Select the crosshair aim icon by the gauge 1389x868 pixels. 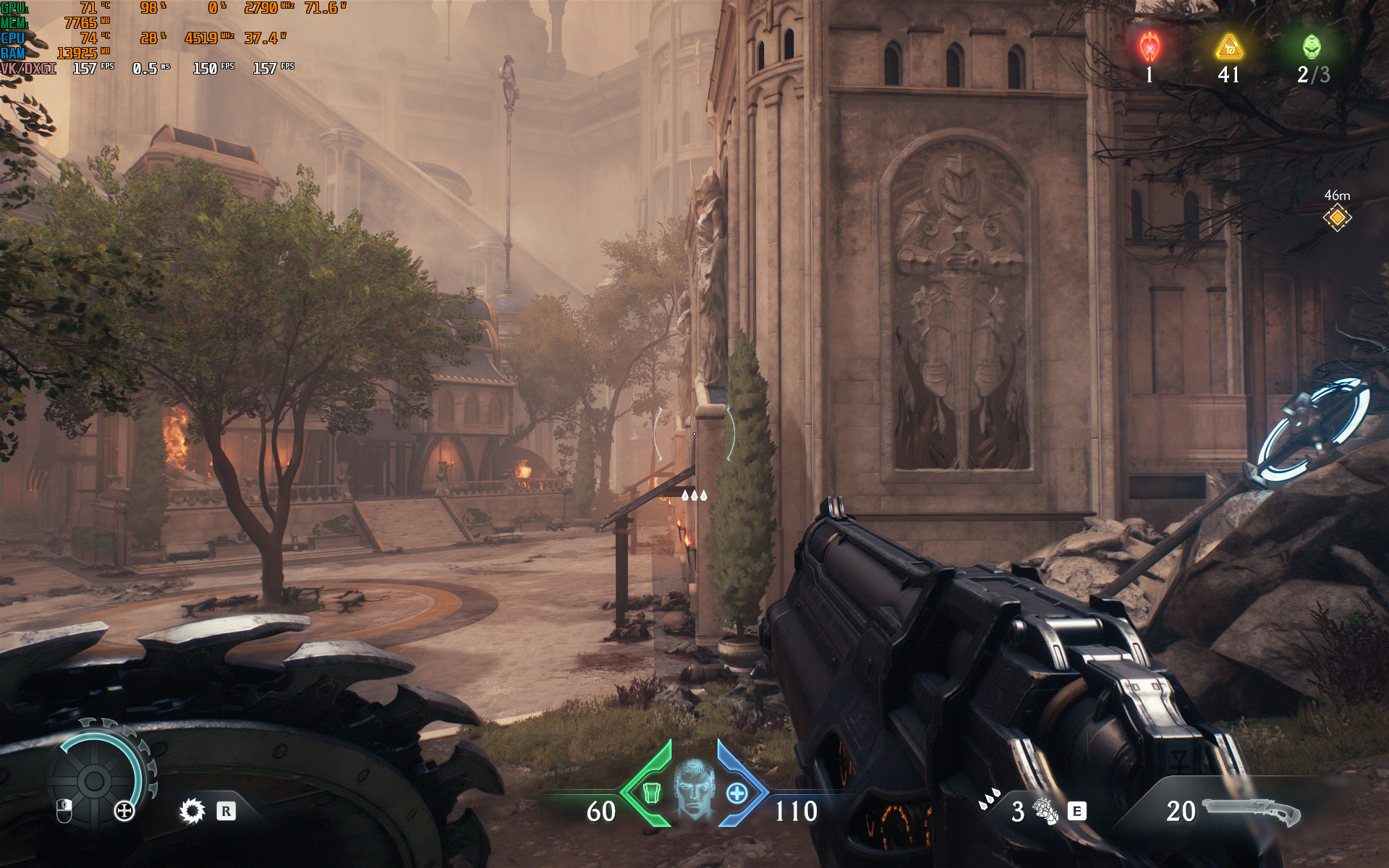124,811
